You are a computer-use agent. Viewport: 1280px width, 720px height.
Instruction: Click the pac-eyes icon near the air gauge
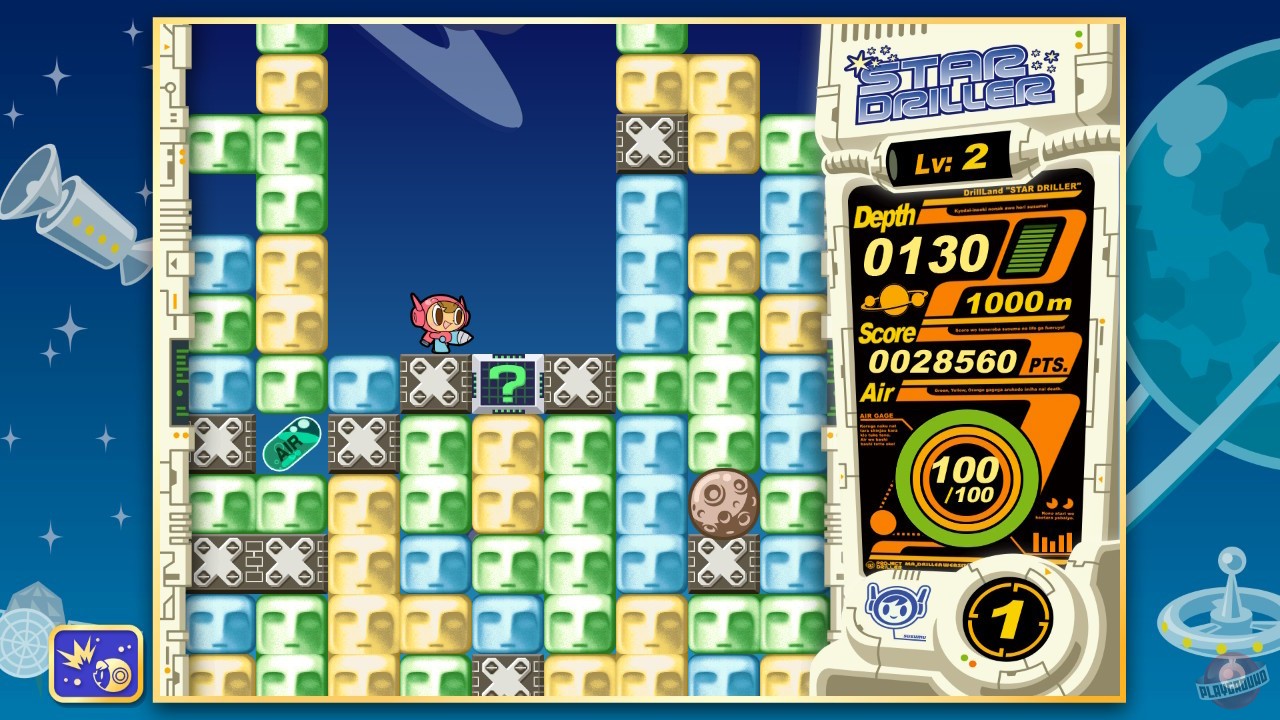click(1058, 503)
